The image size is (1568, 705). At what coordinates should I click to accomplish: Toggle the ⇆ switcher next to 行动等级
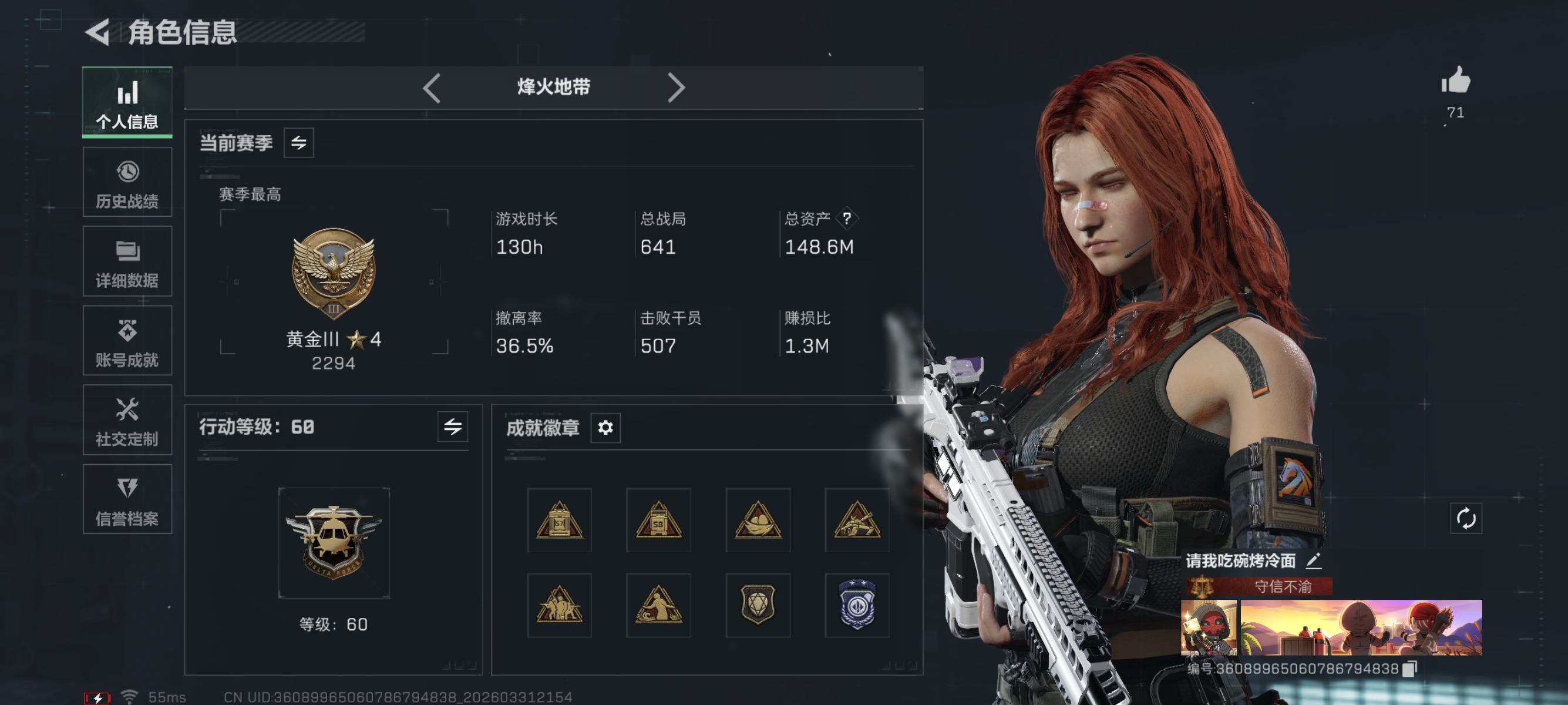click(455, 427)
